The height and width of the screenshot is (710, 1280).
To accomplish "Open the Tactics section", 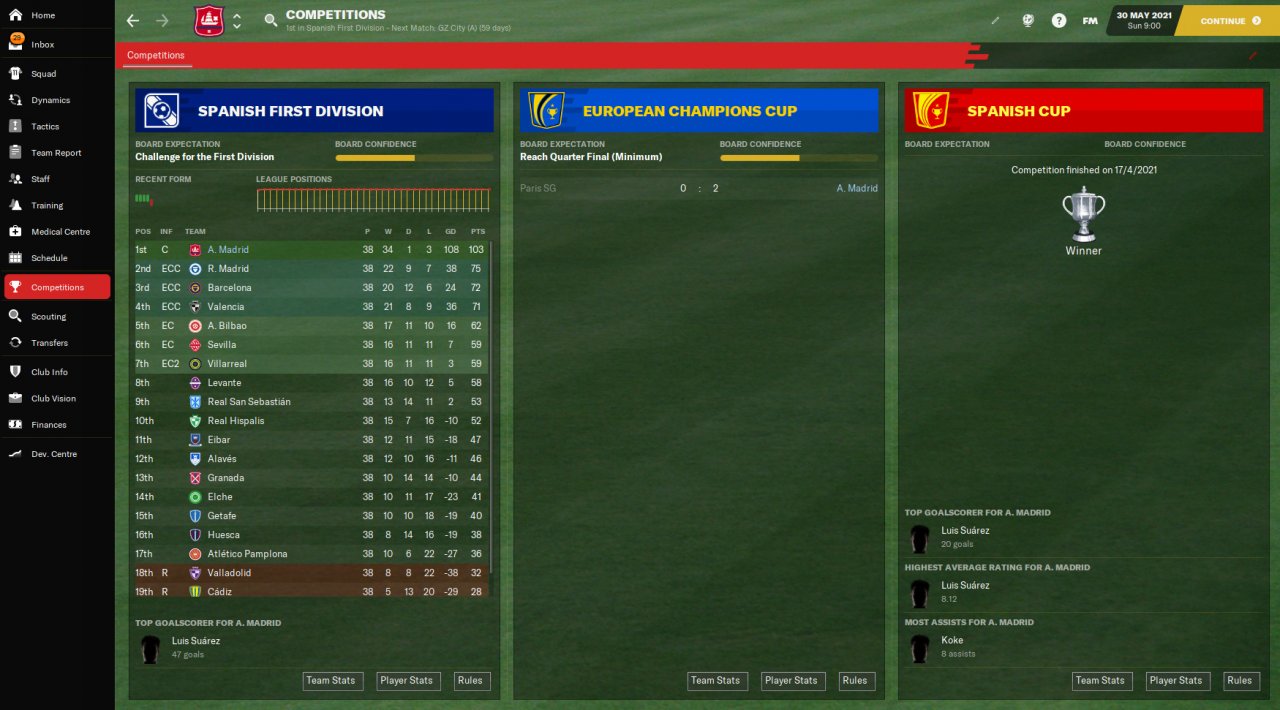I will click(45, 127).
